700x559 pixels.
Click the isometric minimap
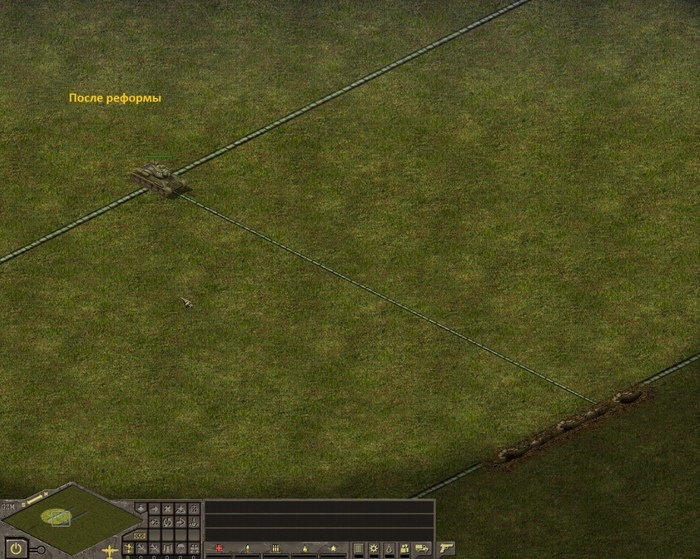[70, 518]
